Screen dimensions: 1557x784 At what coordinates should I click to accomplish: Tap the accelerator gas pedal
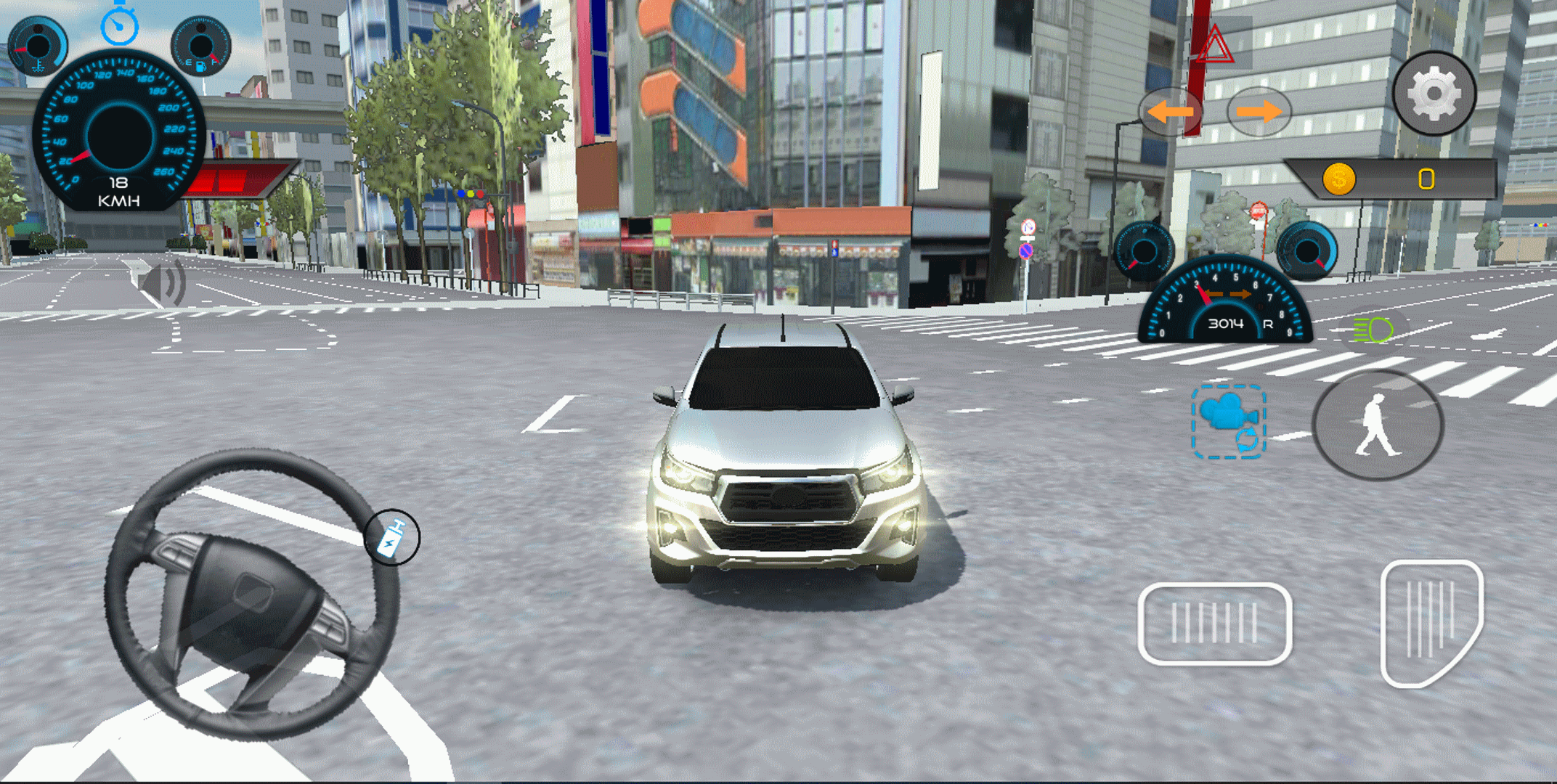pyautogui.click(x=1430, y=623)
